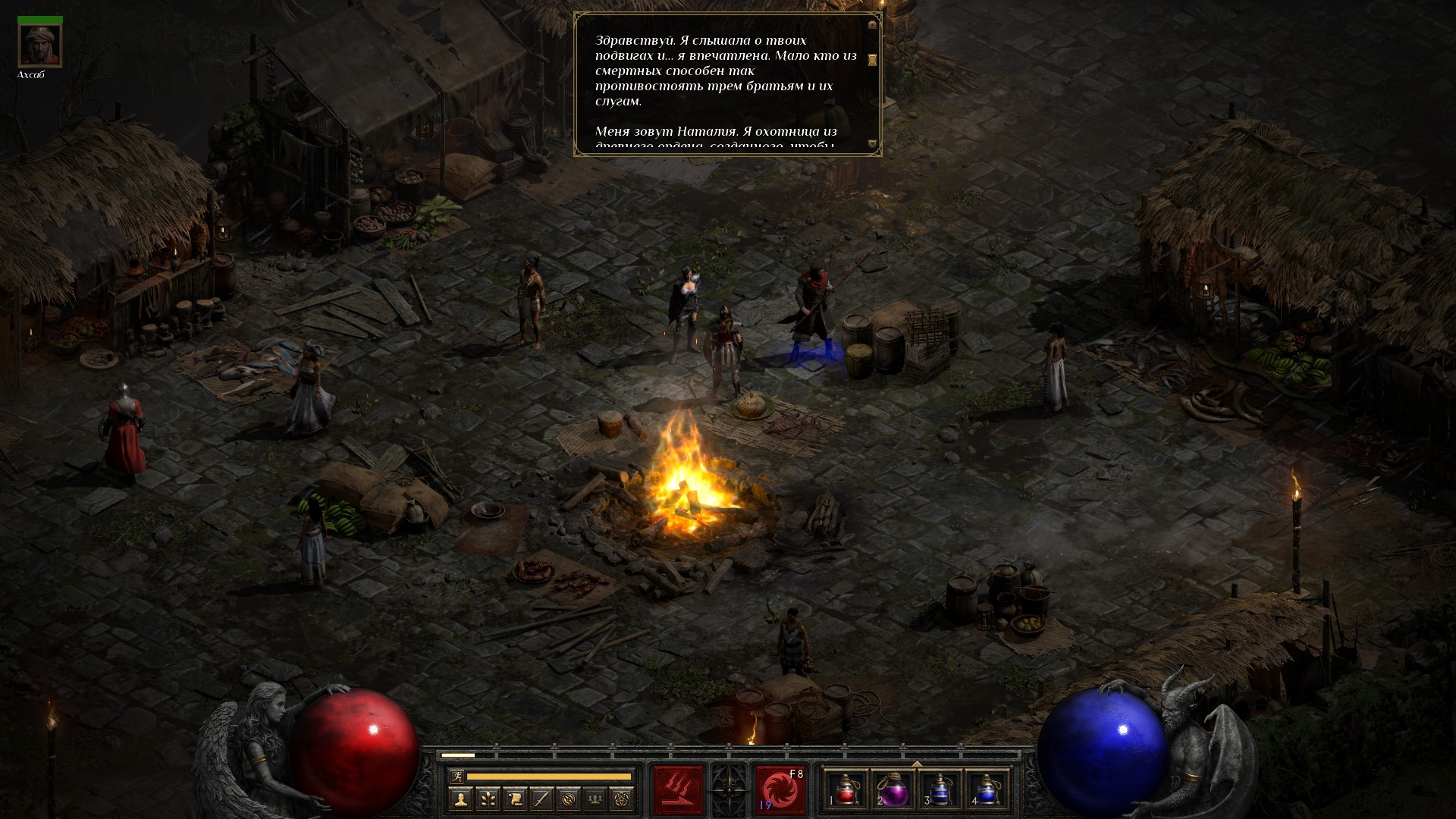Use the purple rejuvenation potion in slot 2
Screen dimensions: 1456x819
[893, 790]
